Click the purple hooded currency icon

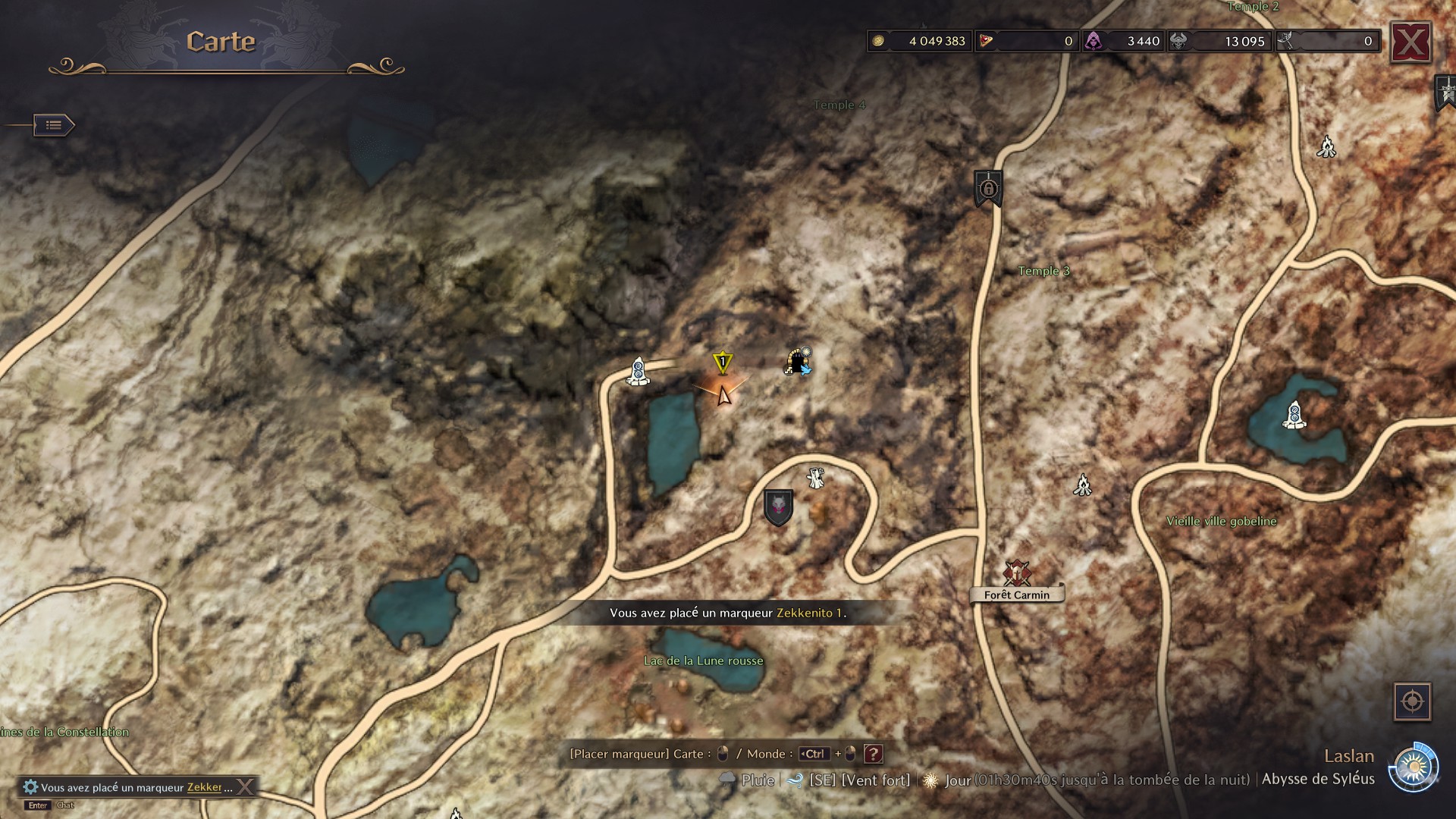click(x=1094, y=41)
